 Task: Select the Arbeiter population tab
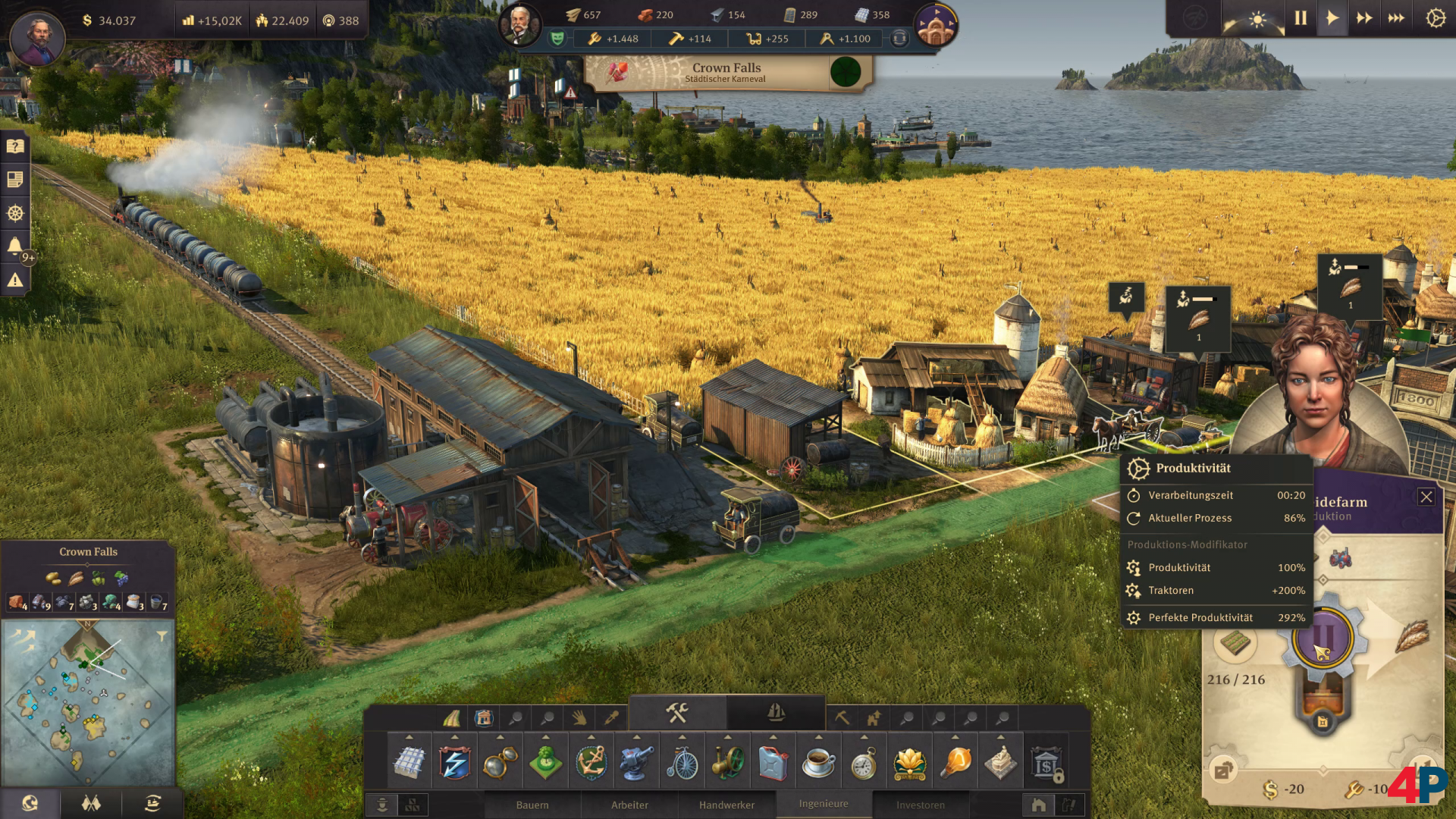coord(629,805)
